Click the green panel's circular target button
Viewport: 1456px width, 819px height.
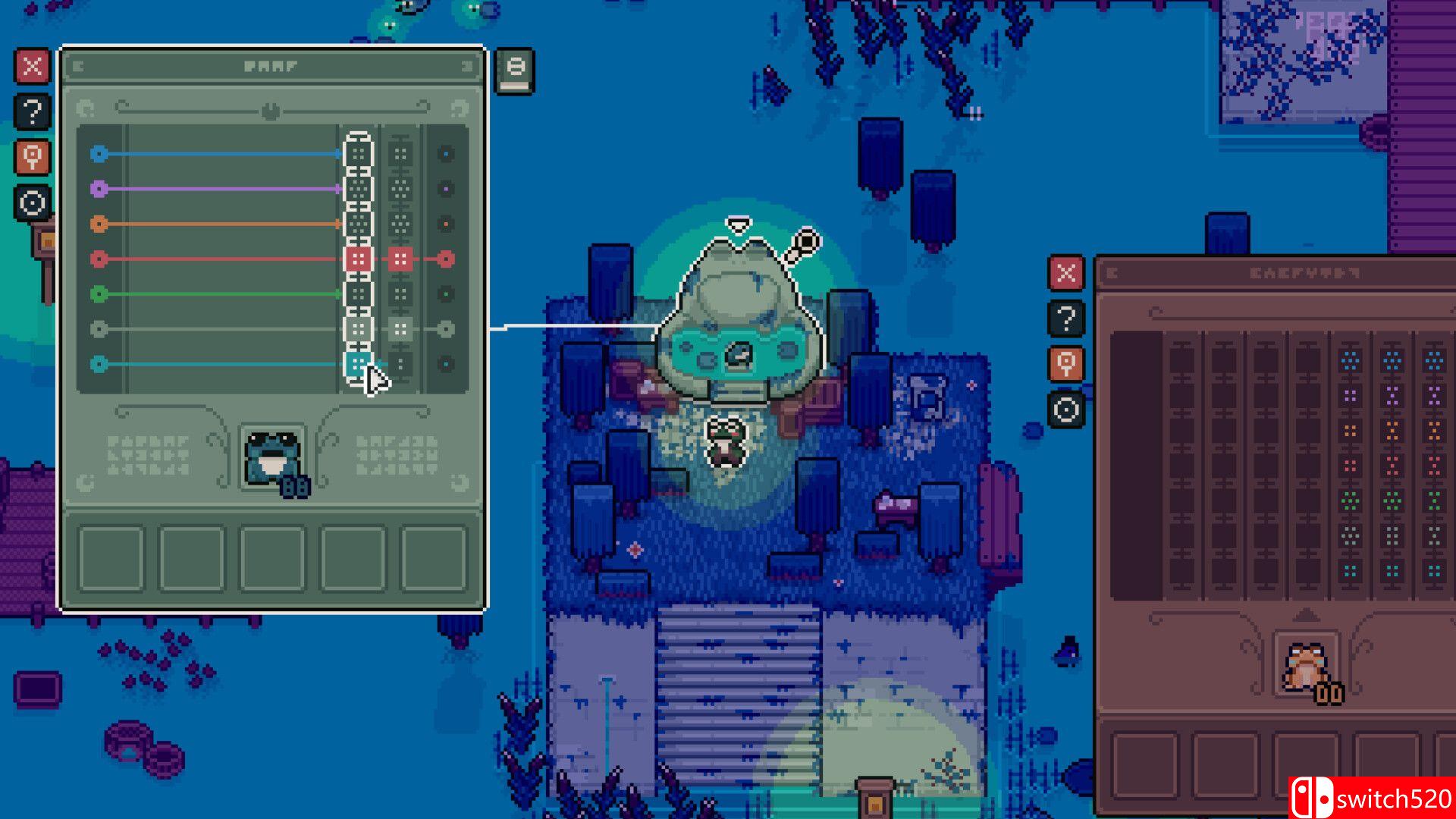pyautogui.click(x=32, y=203)
